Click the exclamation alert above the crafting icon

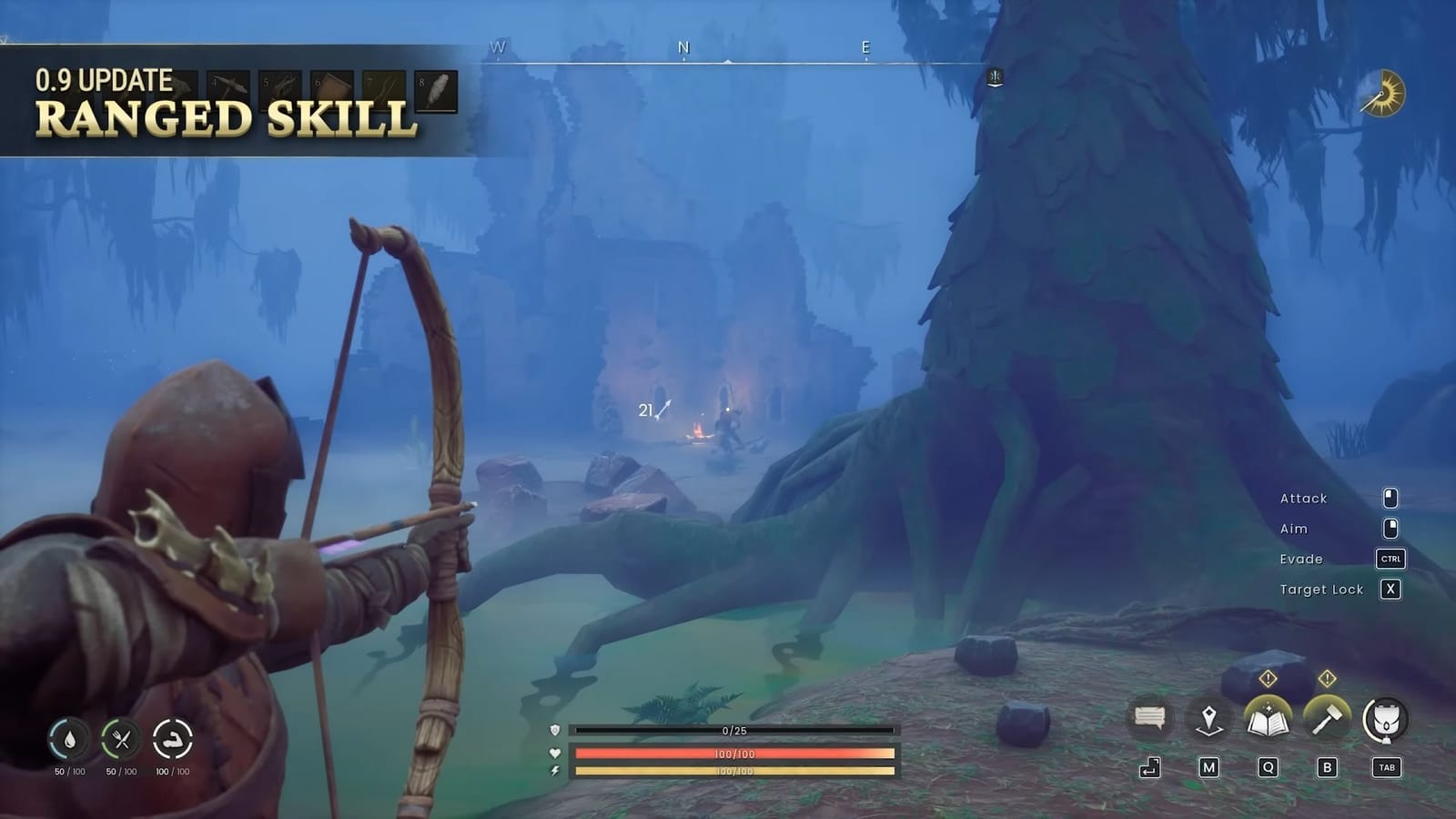(1326, 678)
